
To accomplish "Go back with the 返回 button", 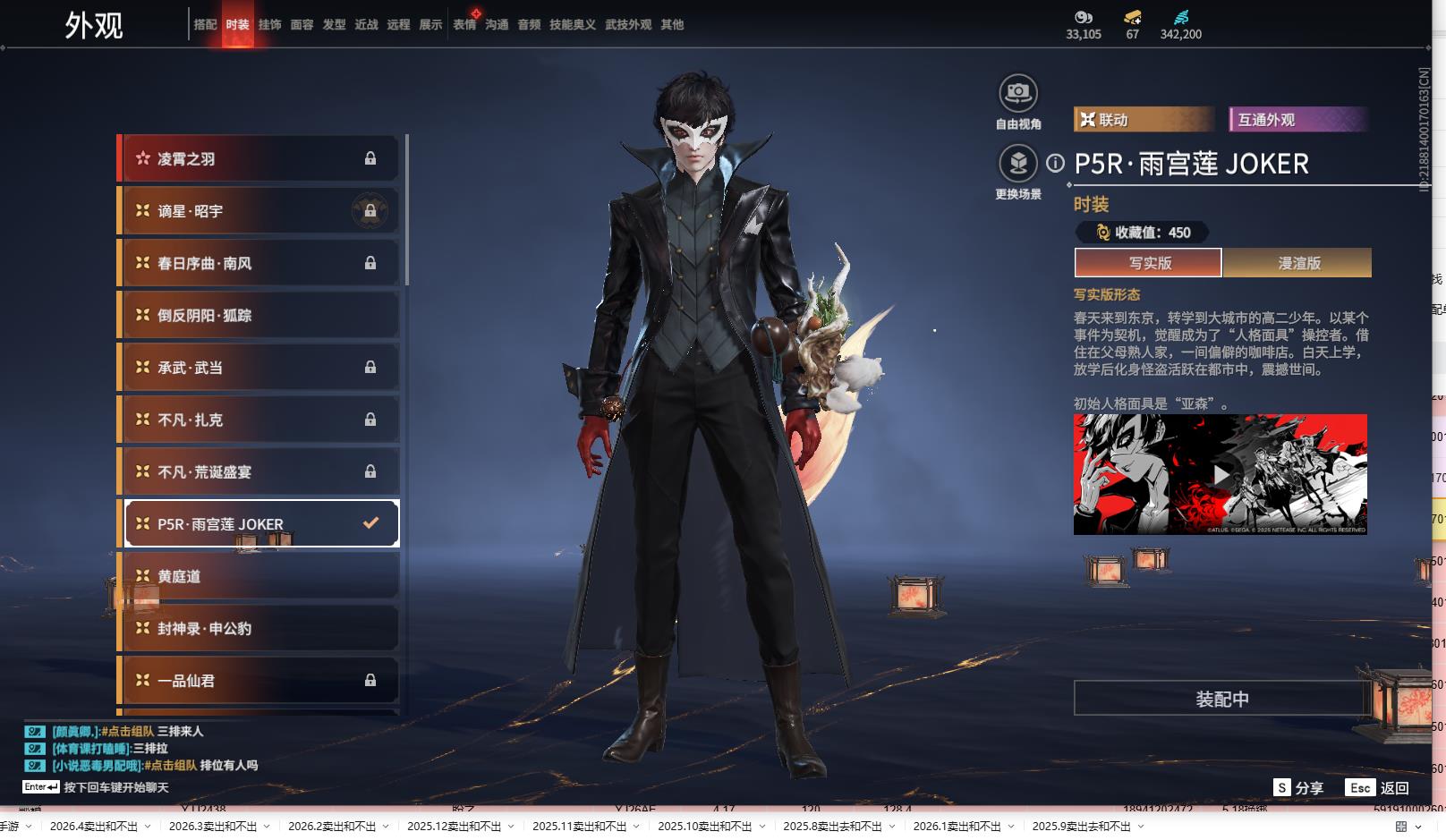I will coord(1378,788).
